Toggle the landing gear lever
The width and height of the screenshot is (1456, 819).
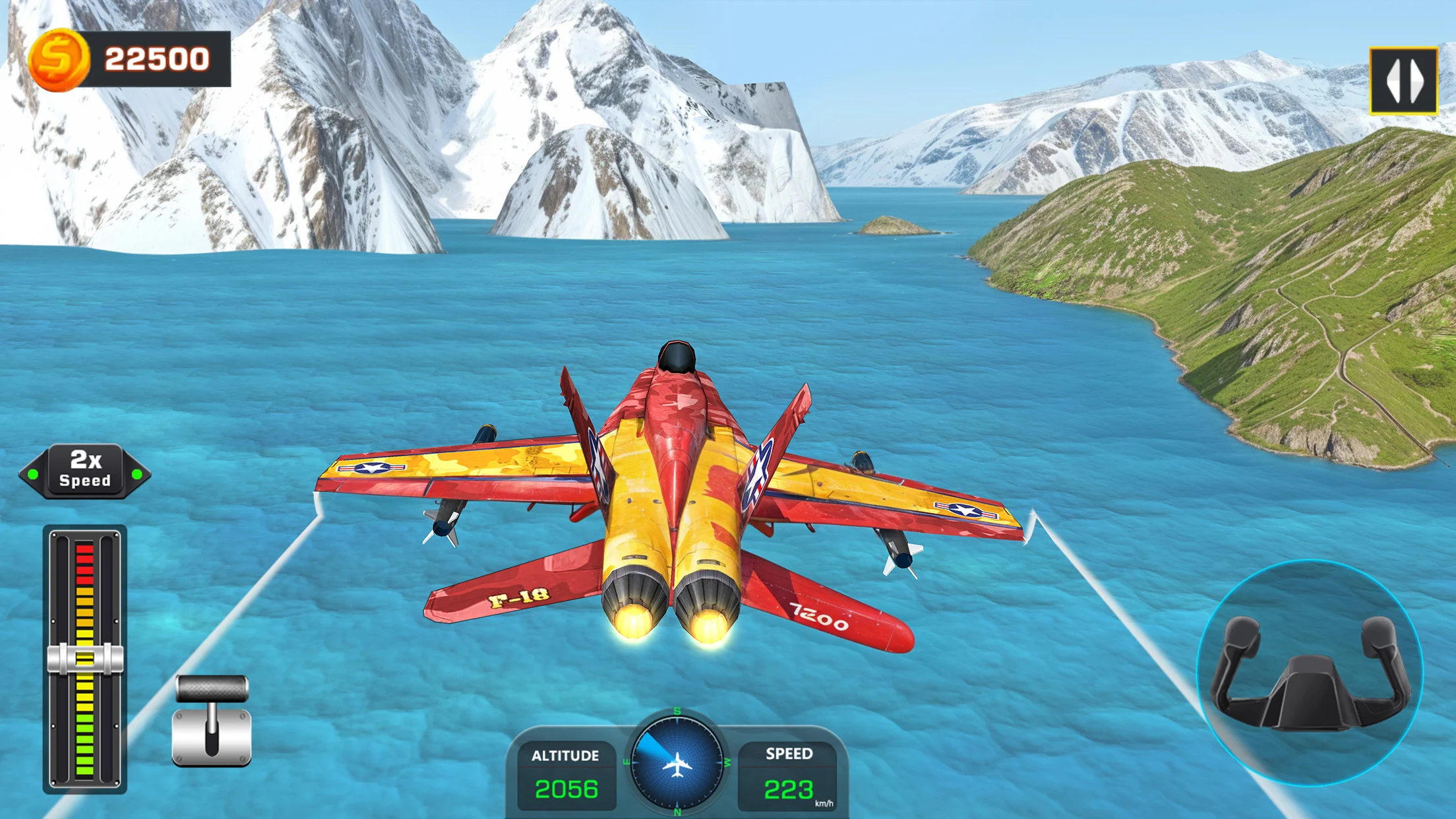212,720
